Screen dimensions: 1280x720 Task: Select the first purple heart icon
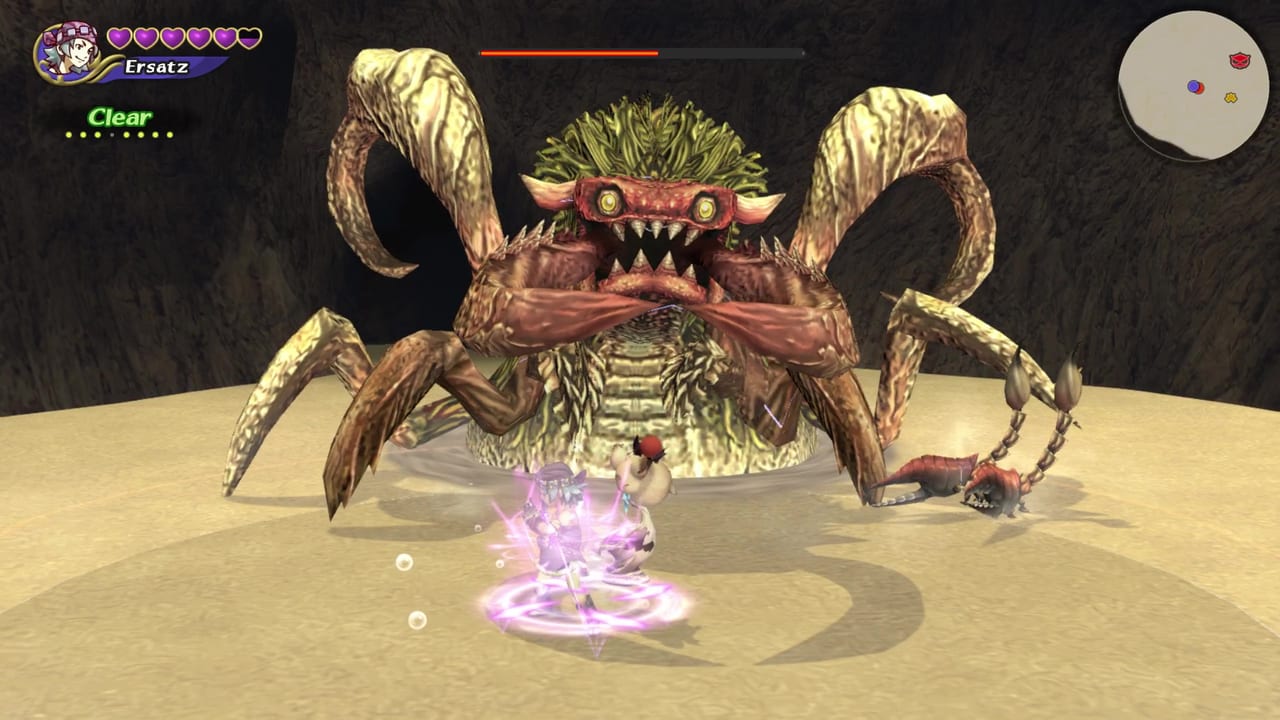118,37
